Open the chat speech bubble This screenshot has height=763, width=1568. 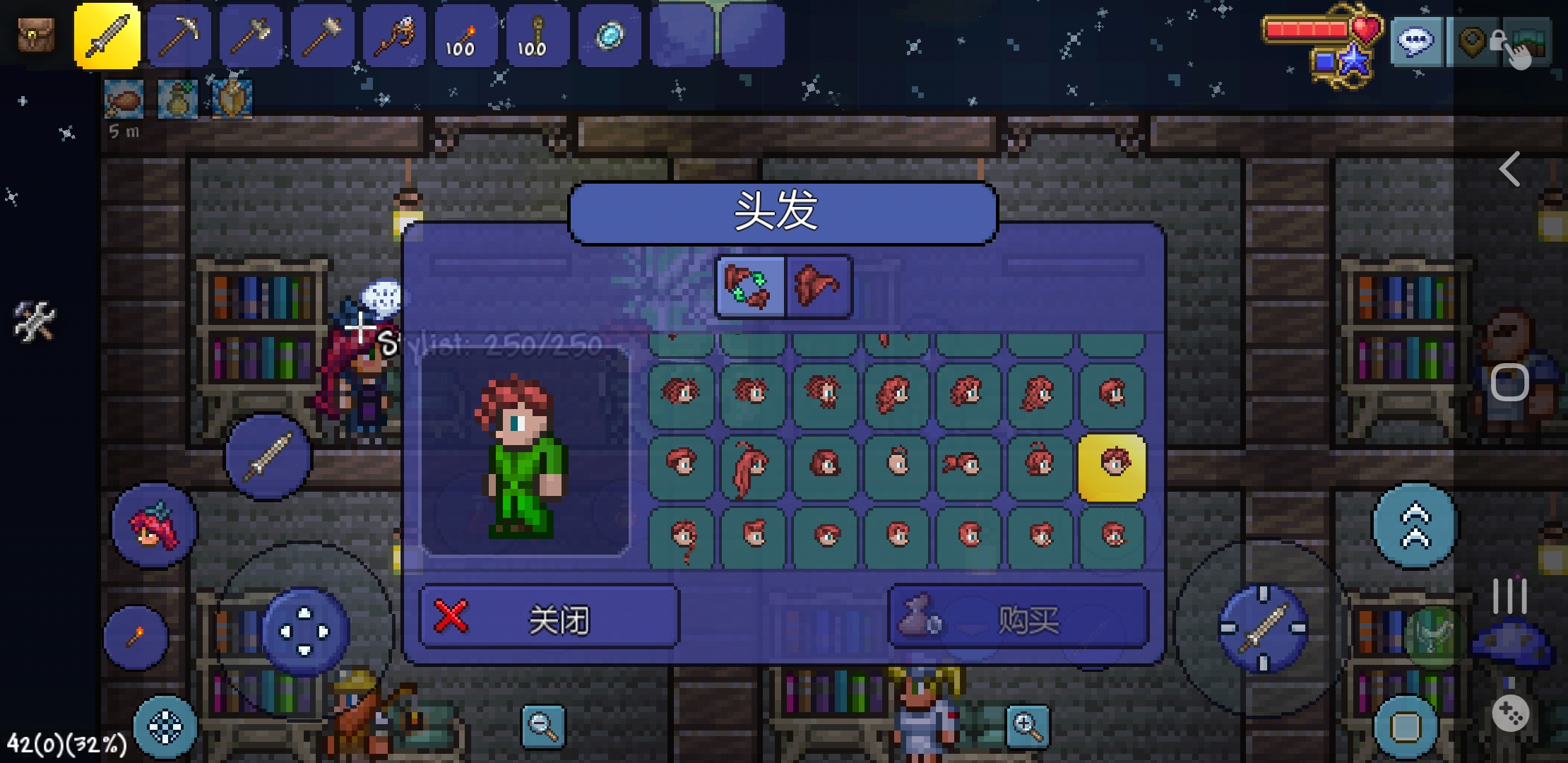pos(1416,42)
